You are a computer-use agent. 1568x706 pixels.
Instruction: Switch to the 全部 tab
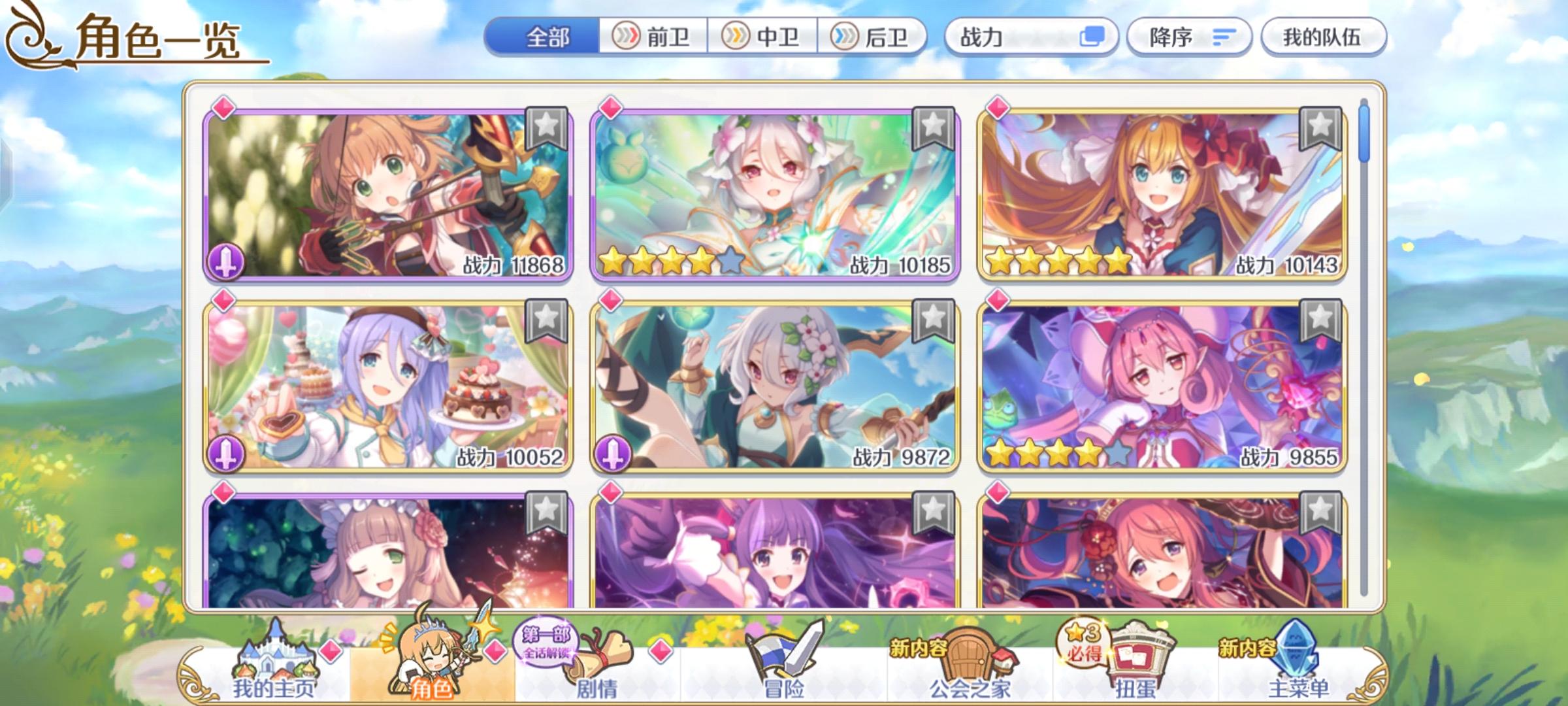[x=549, y=38]
